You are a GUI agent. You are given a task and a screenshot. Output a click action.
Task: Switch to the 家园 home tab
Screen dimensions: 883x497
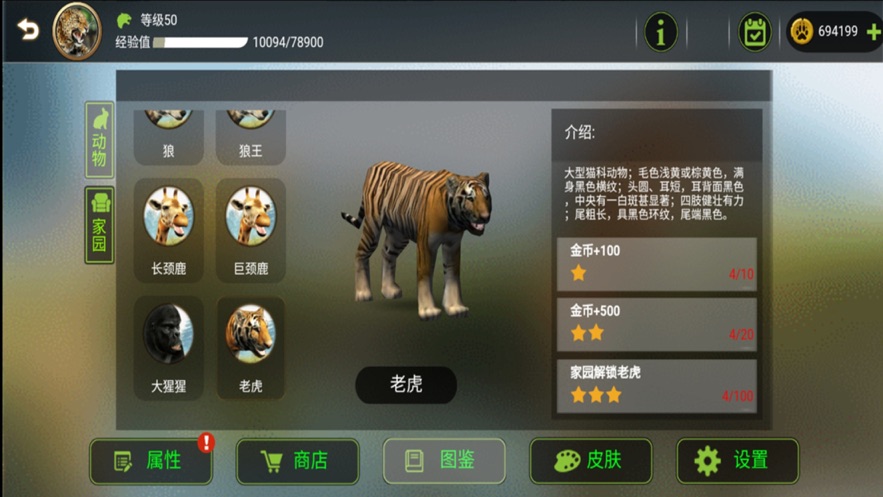tap(99, 225)
